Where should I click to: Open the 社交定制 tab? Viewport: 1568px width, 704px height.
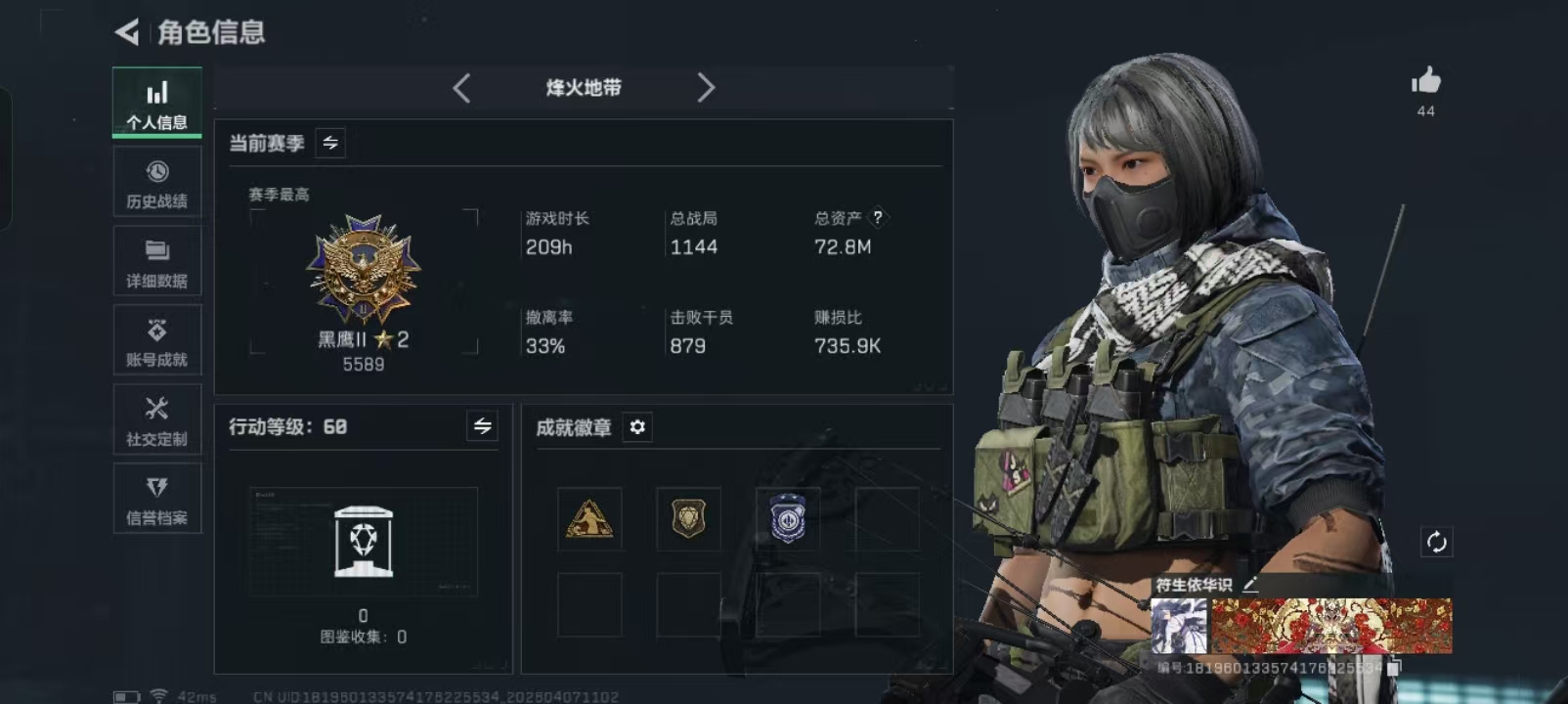point(156,420)
